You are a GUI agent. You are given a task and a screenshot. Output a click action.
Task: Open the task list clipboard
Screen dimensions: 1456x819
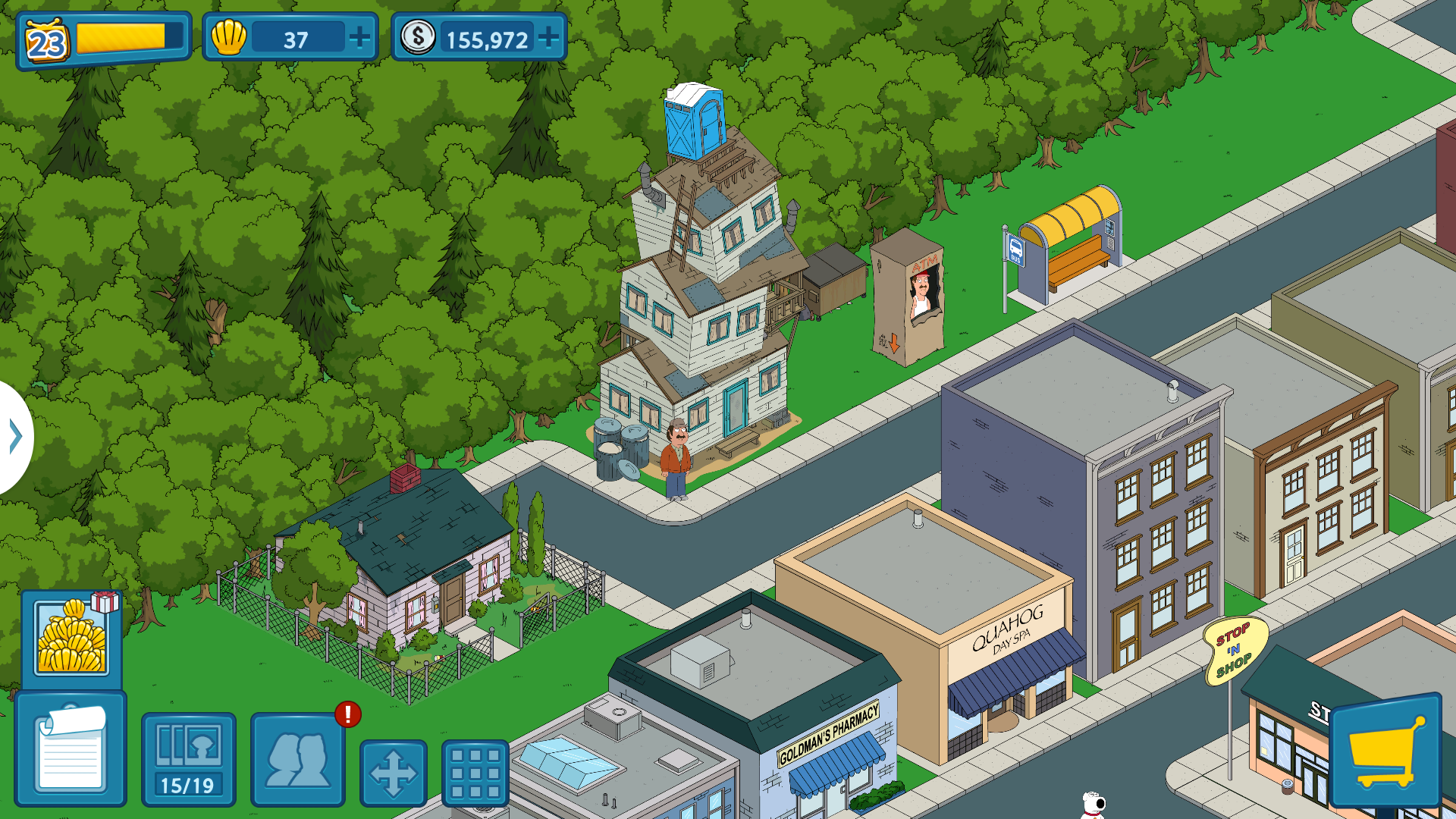click(71, 749)
